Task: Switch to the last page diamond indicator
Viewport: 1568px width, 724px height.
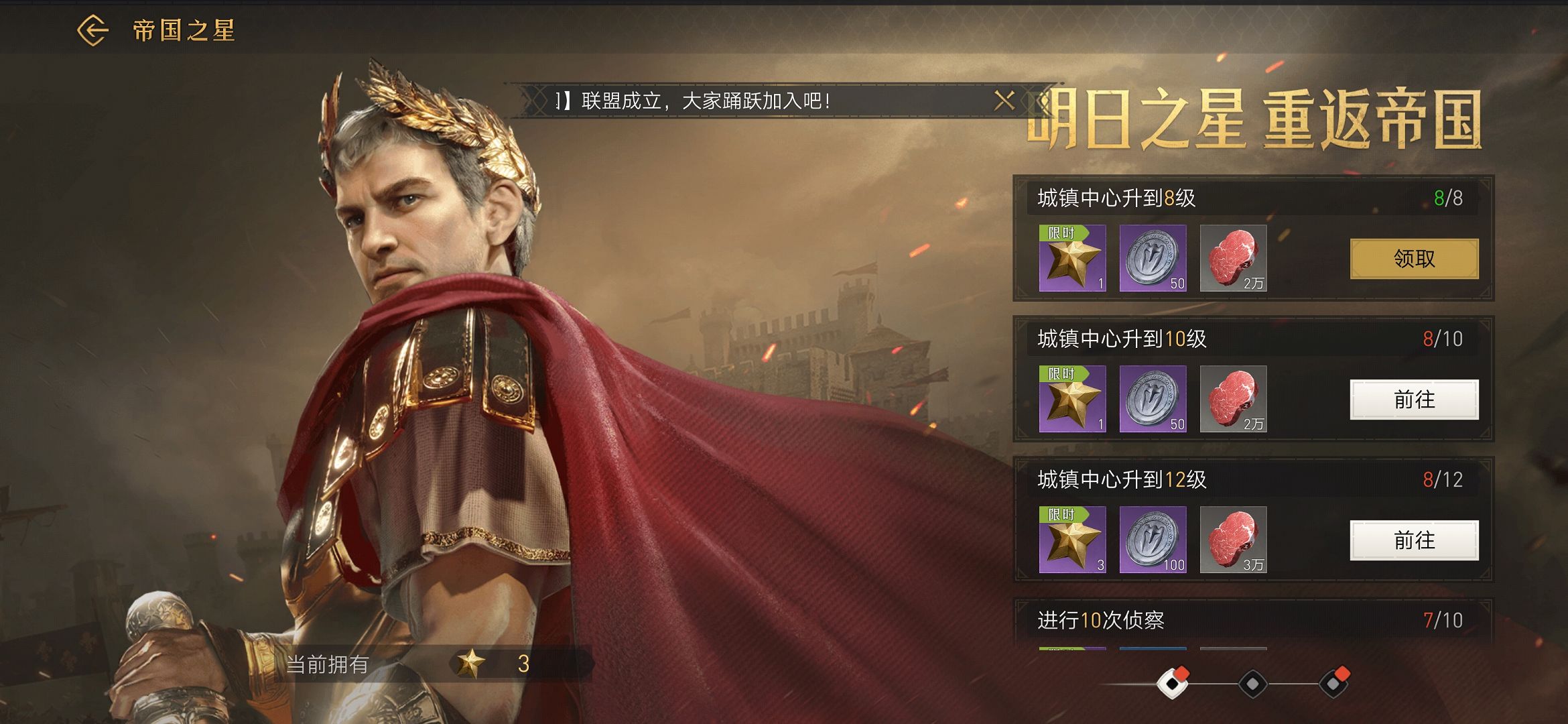Action: click(x=1333, y=684)
